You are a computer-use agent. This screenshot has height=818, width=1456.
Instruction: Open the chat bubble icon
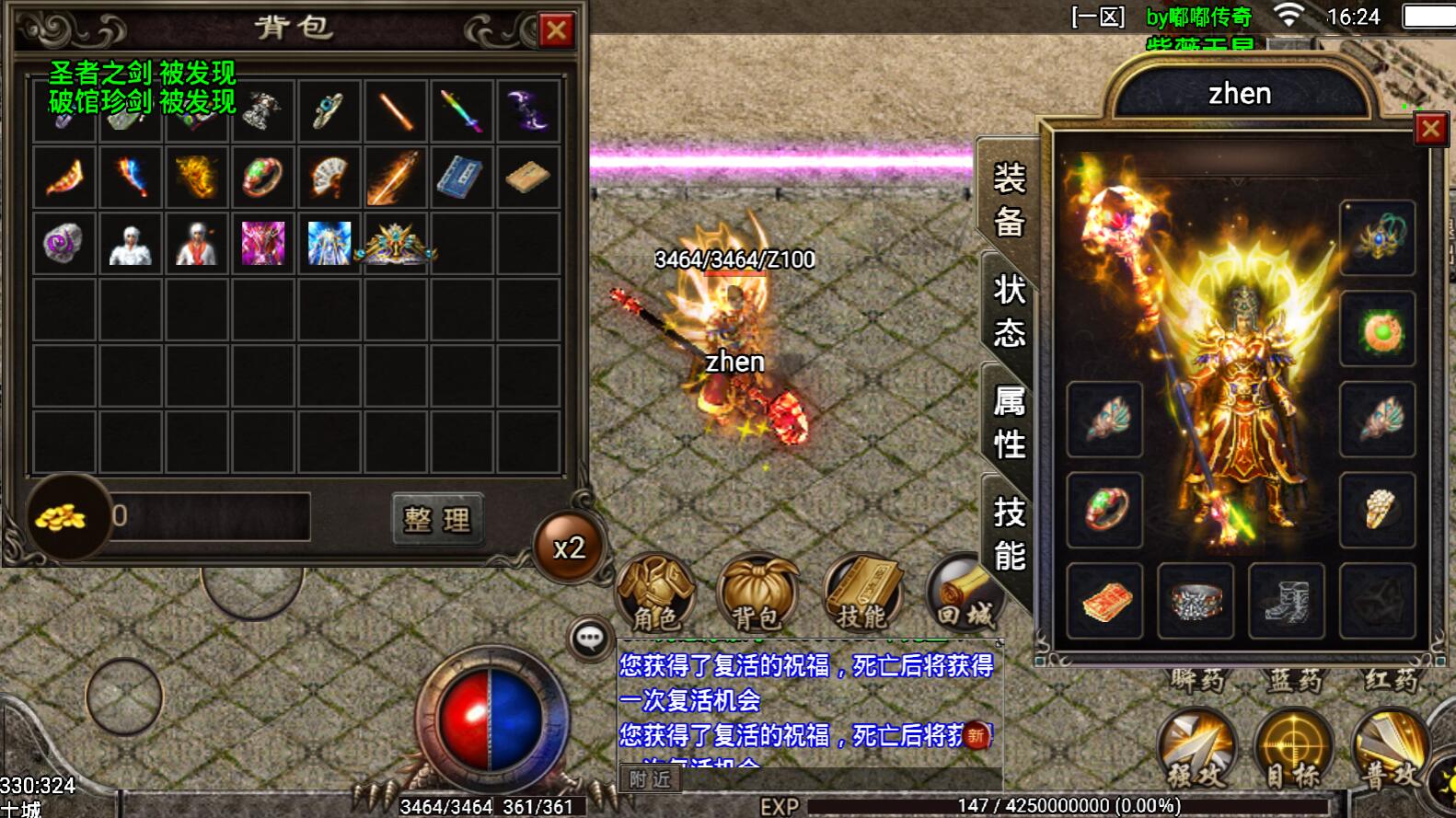[x=590, y=637]
